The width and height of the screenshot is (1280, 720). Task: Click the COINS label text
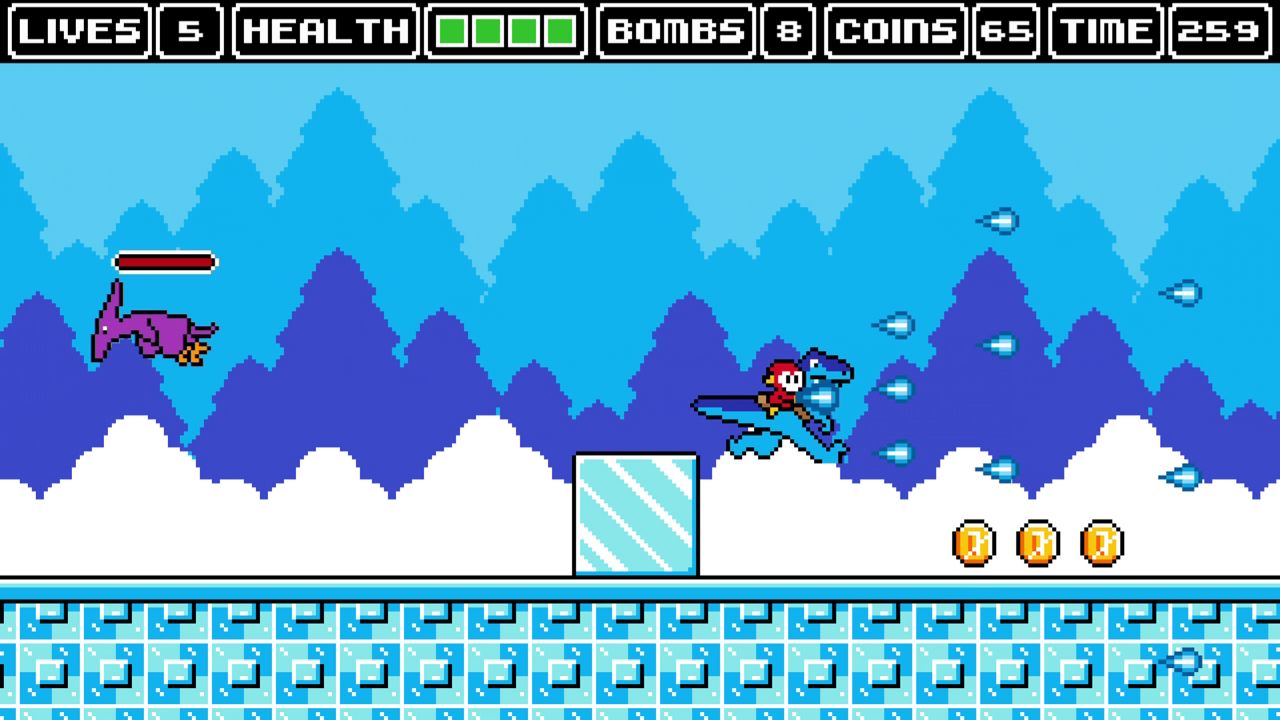pyautogui.click(x=895, y=31)
